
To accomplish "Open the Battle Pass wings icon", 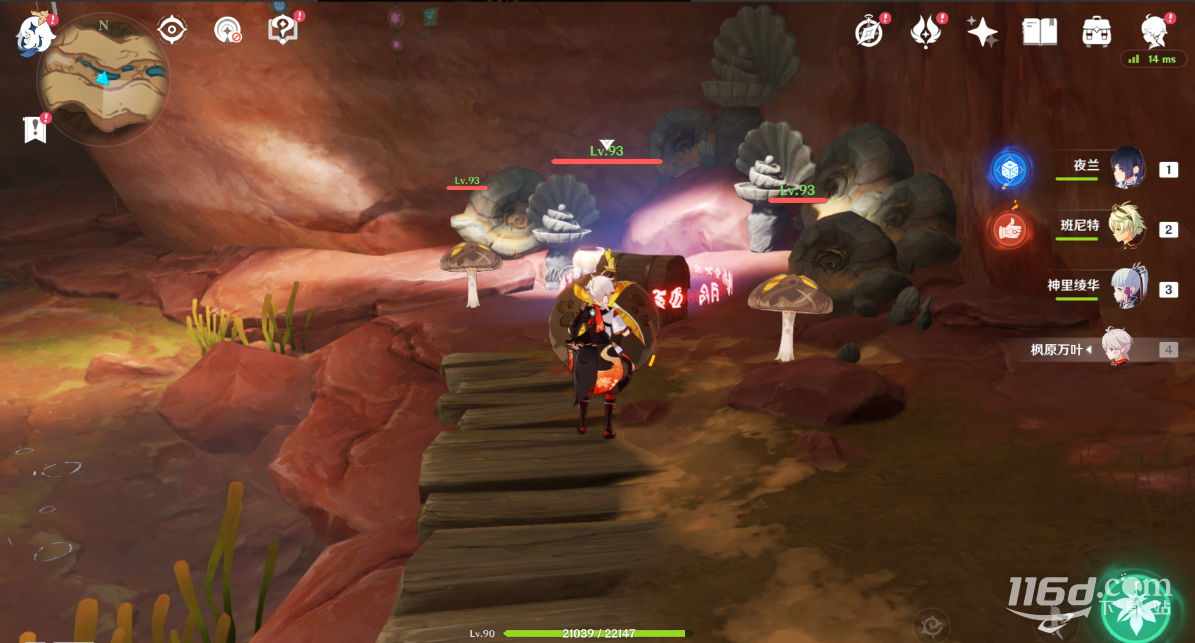I will pyautogui.click(x=927, y=32).
